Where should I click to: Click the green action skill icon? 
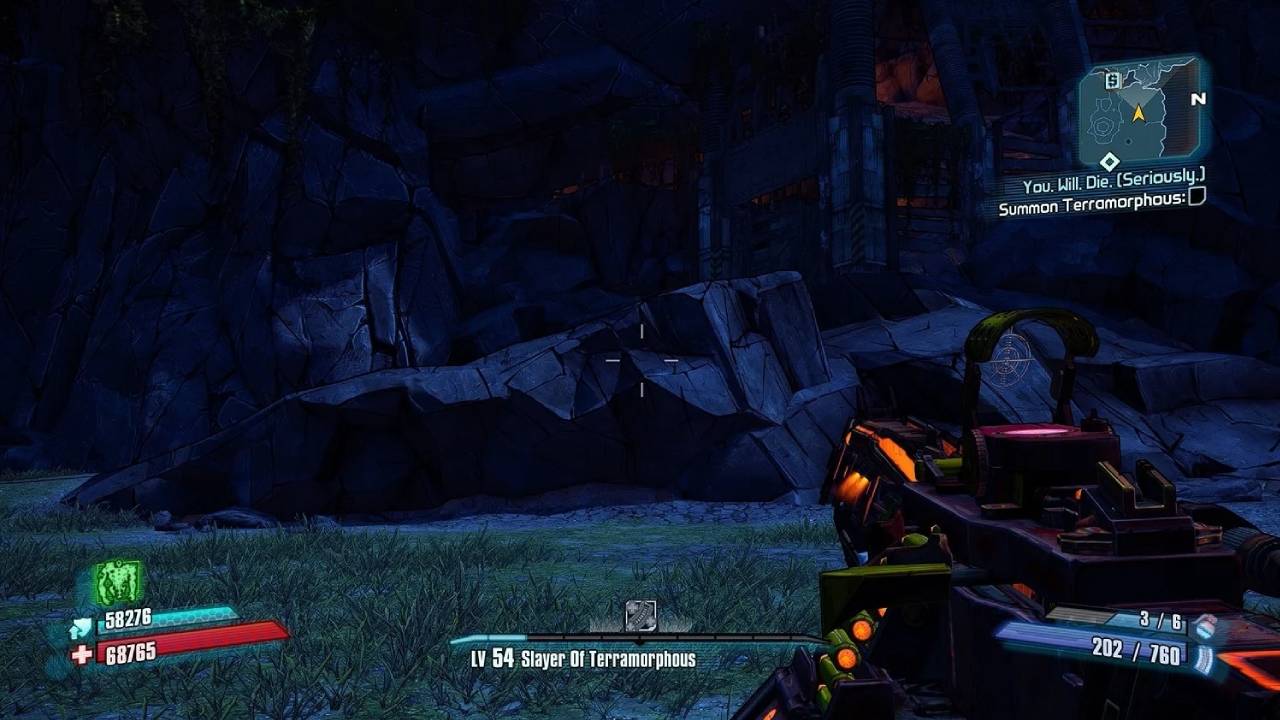[x=119, y=582]
